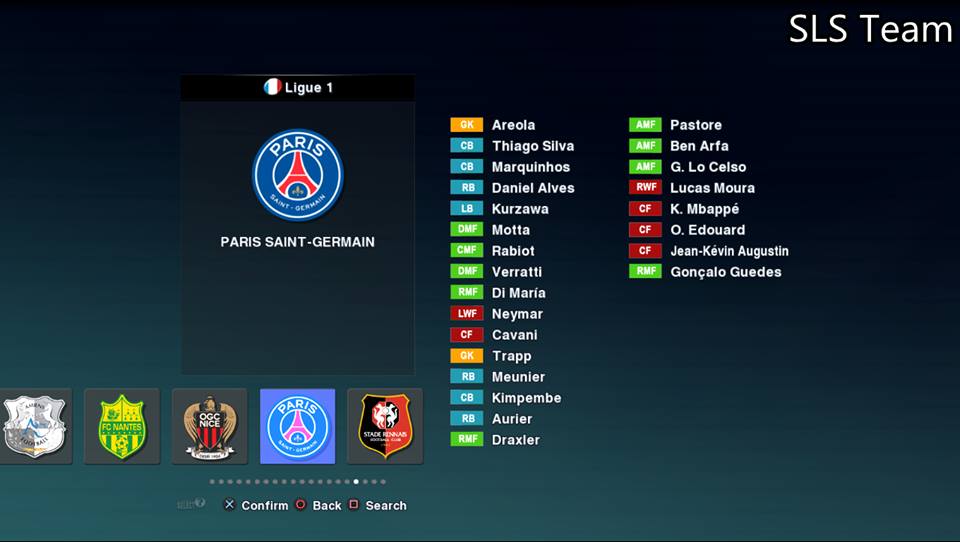This screenshot has width=960, height=542.
Task: Choose Cavani in the player list
Action: (514, 335)
